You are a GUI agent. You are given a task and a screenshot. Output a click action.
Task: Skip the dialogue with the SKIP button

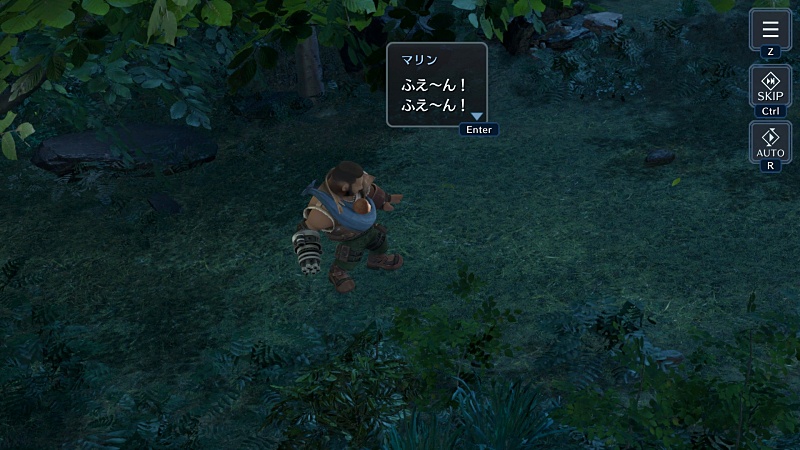click(770, 87)
